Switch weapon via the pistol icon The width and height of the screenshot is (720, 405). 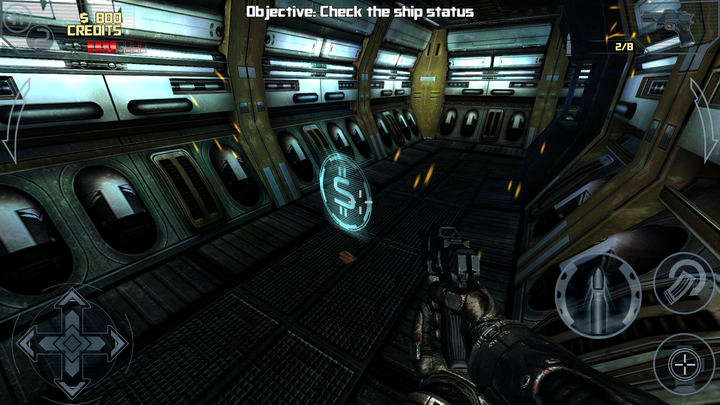coord(668,20)
